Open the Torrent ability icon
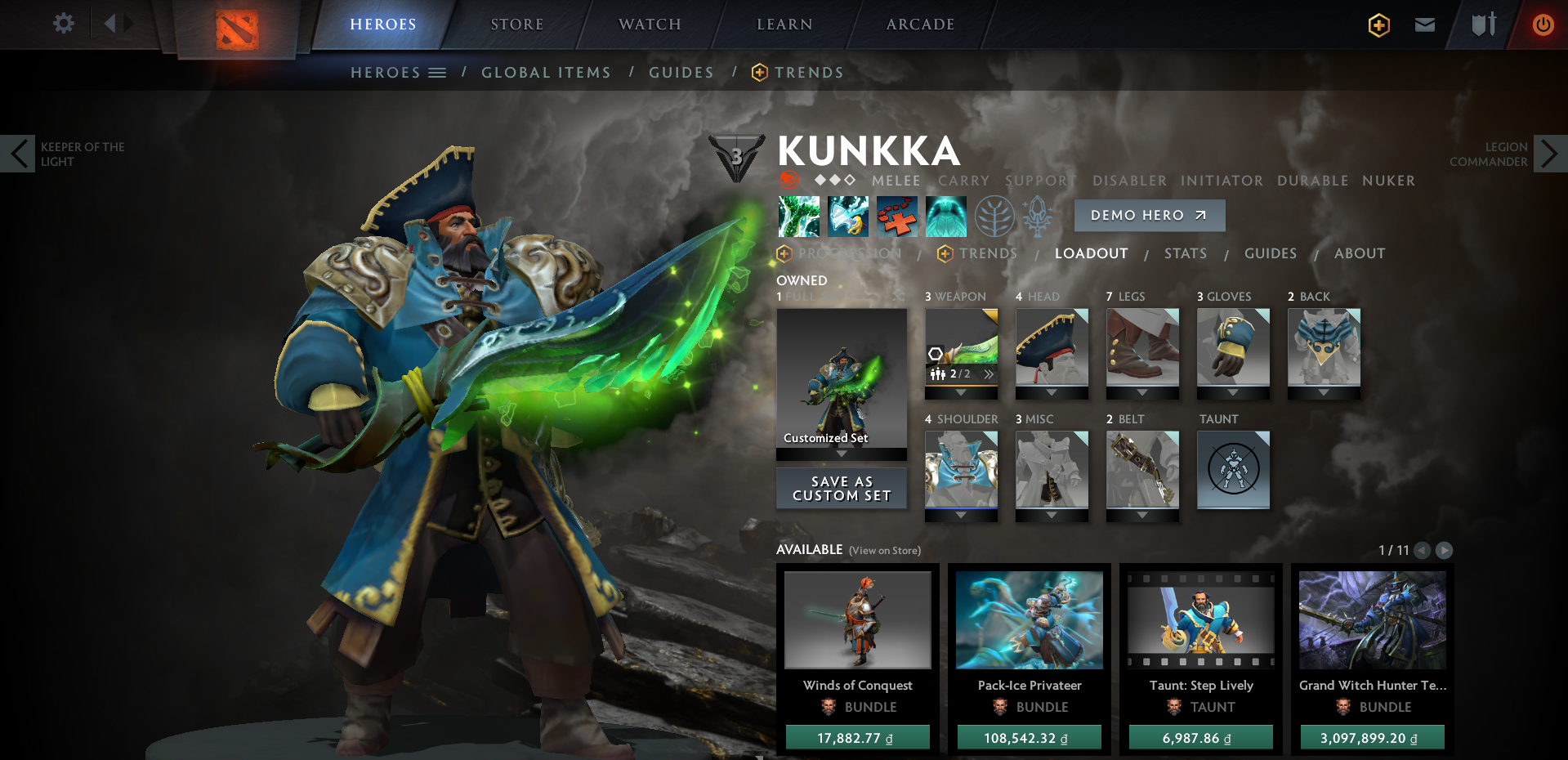The image size is (1568, 760). click(798, 217)
